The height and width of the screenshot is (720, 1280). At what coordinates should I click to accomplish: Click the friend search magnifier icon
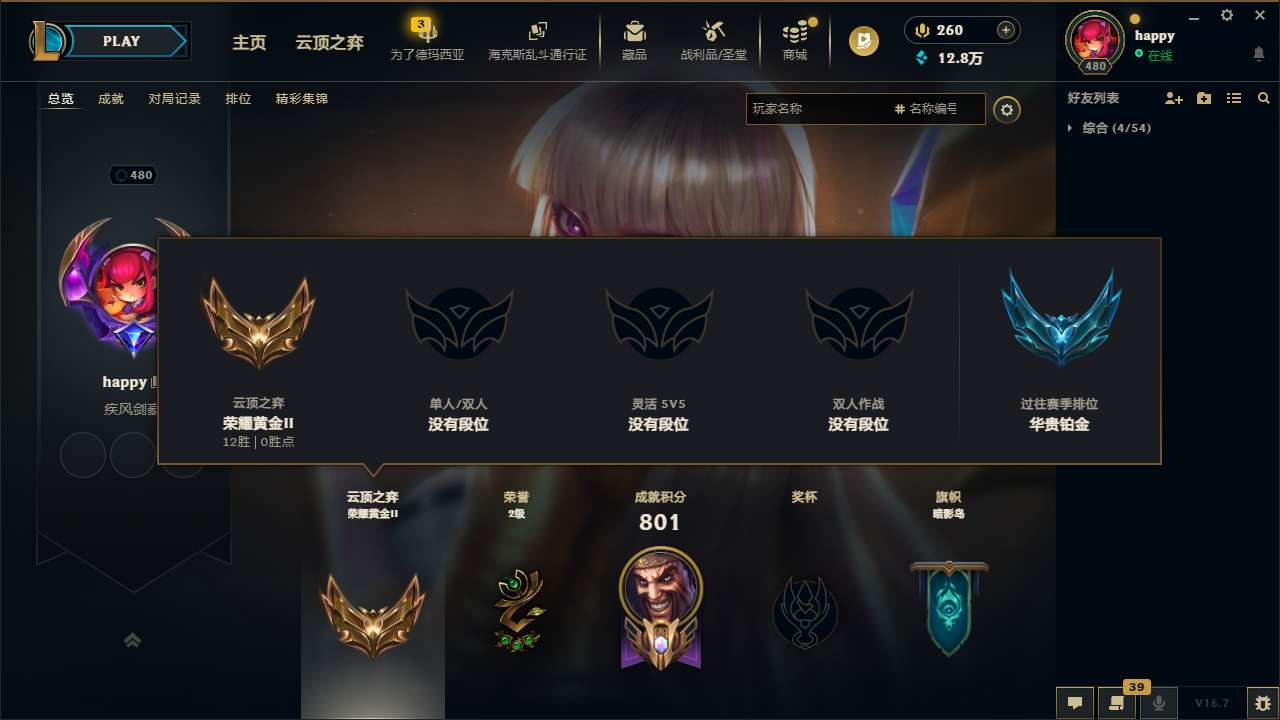pyautogui.click(x=1263, y=98)
